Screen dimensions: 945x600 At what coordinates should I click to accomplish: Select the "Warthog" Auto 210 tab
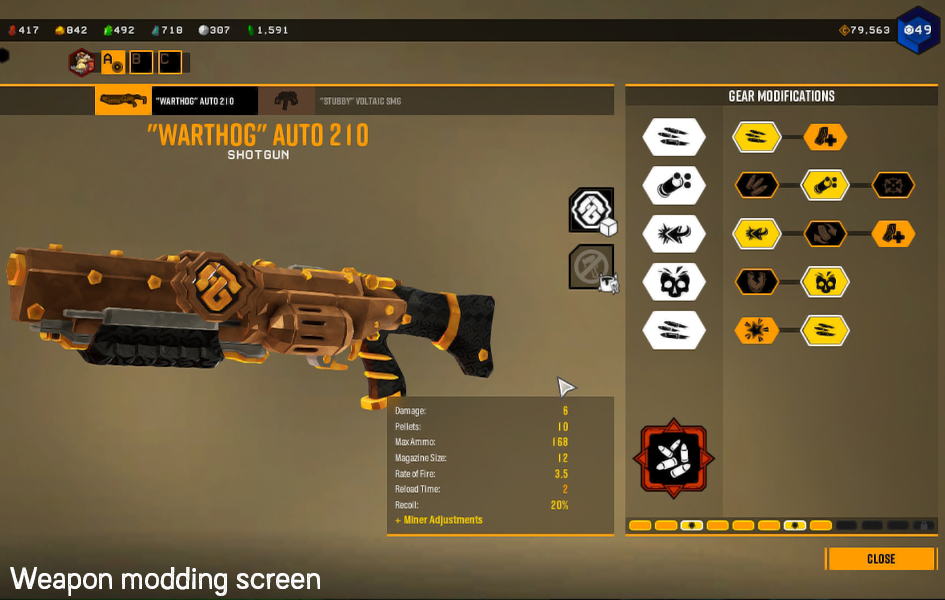176,101
